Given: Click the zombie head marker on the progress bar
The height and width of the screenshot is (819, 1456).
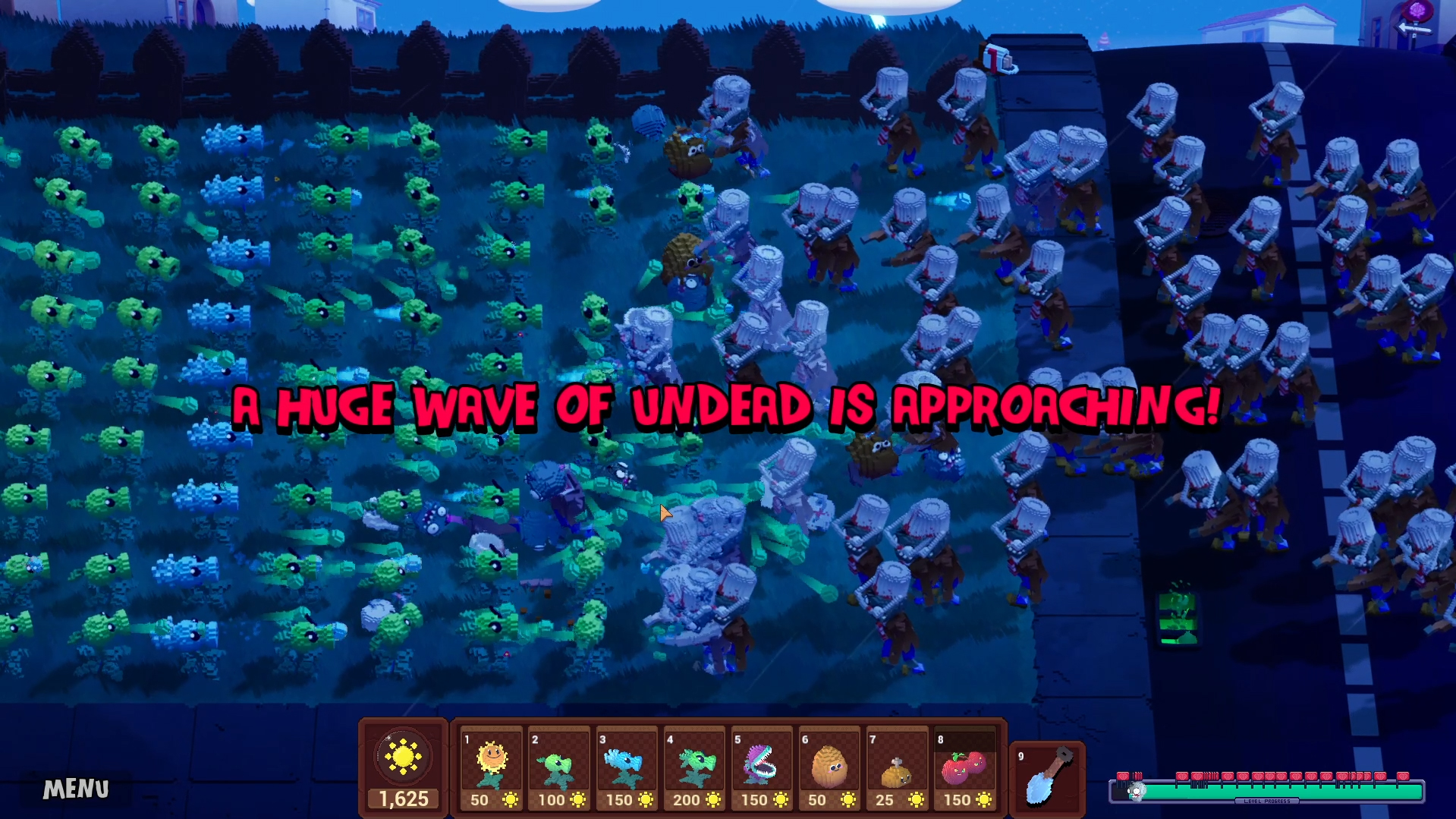Looking at the screenshot, I should [x=1137, y=790].
